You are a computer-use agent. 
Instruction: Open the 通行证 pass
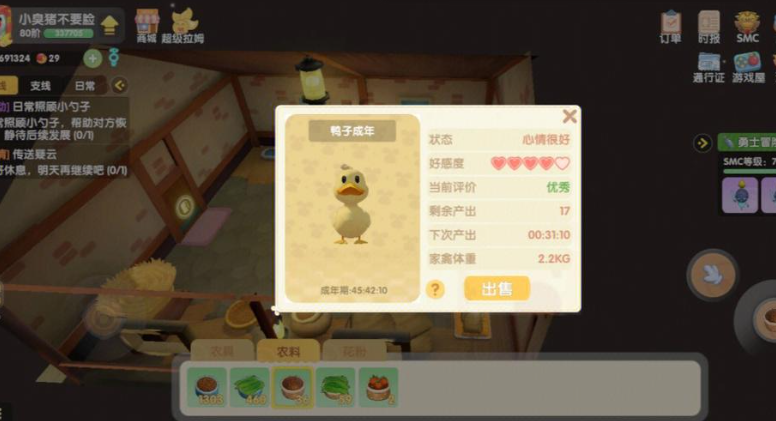pos(708,66)
